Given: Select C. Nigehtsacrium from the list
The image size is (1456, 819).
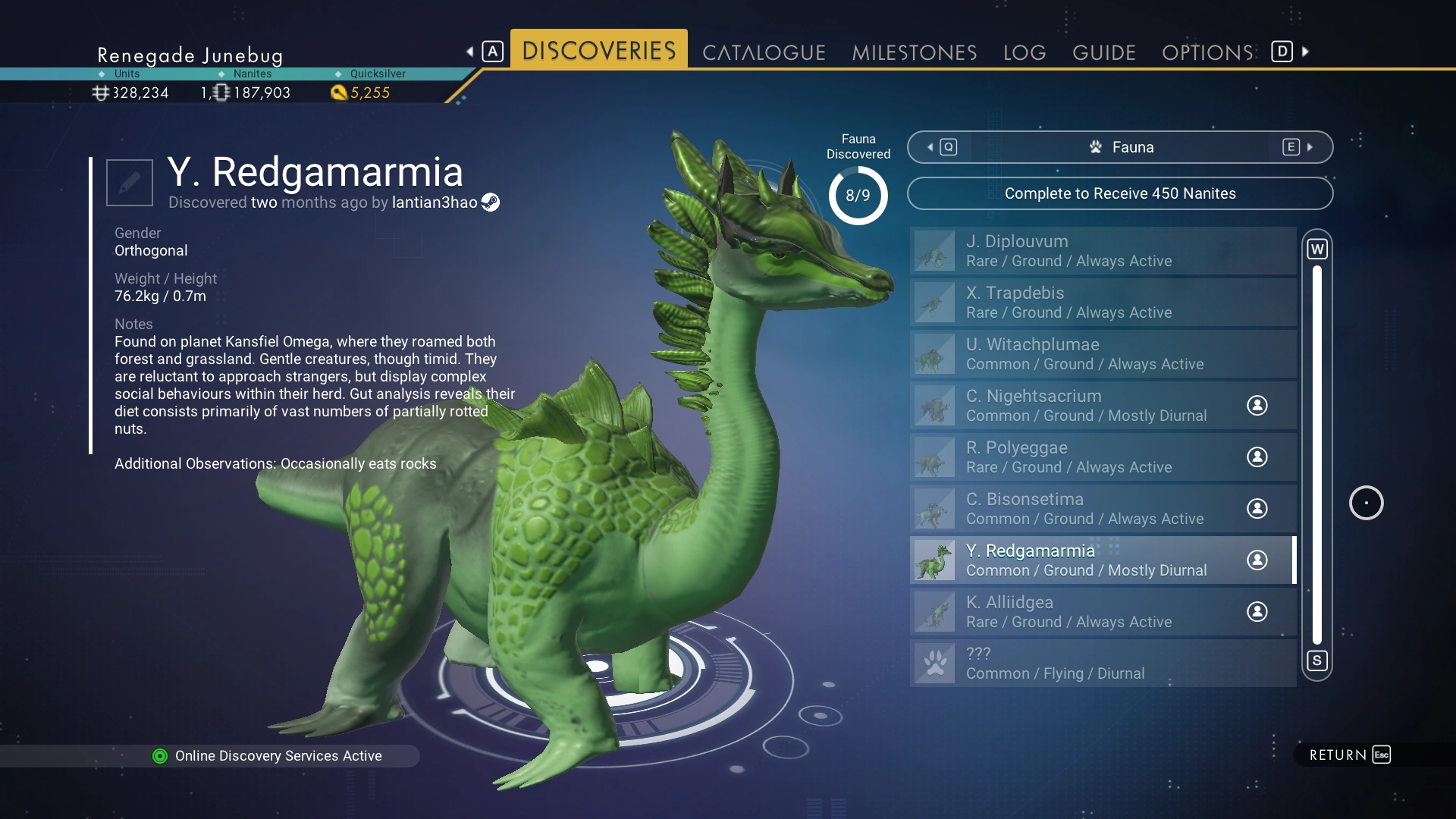Looking at the screenshot, I should click(1103, 406).
